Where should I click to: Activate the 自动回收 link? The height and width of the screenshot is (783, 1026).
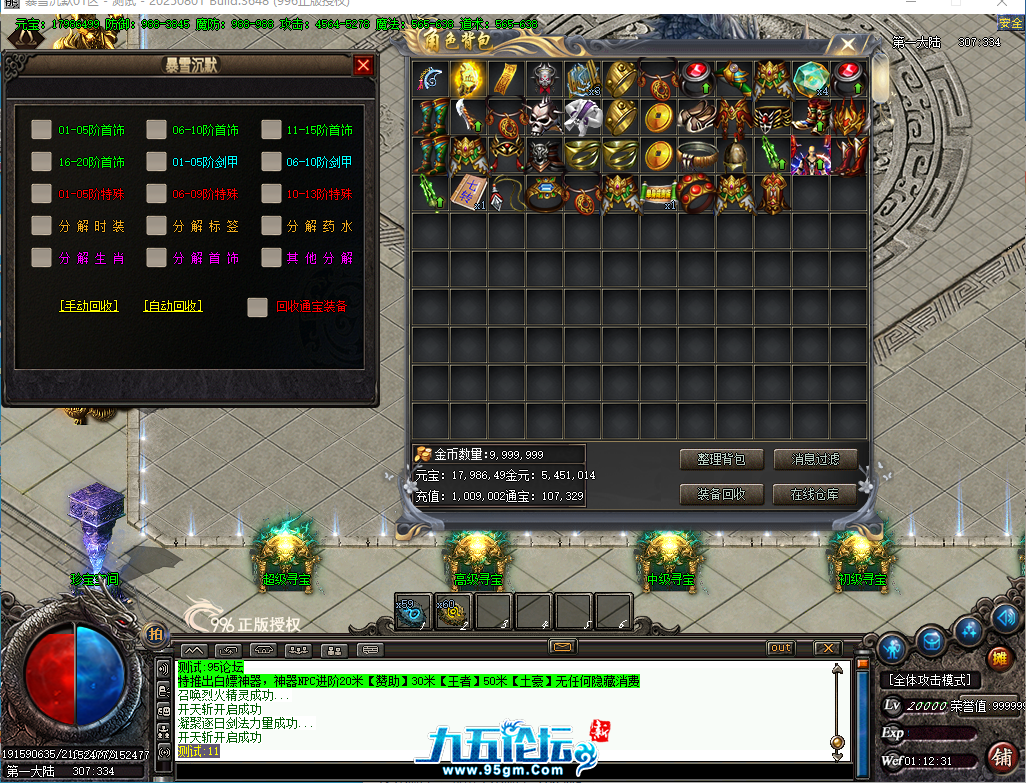click(173, 306)
